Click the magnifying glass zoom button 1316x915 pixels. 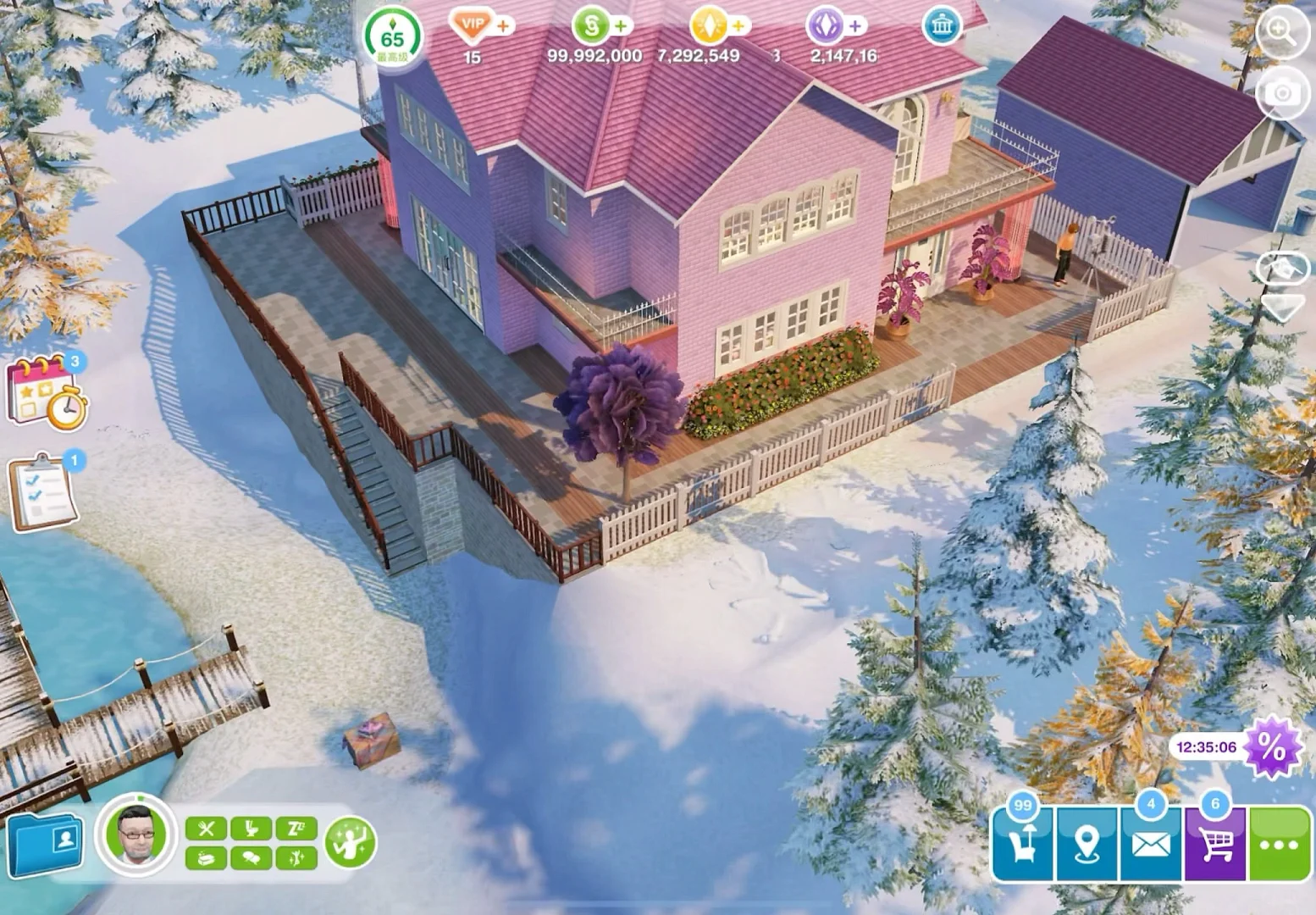pyautogui.click(x=1282, y=34)
